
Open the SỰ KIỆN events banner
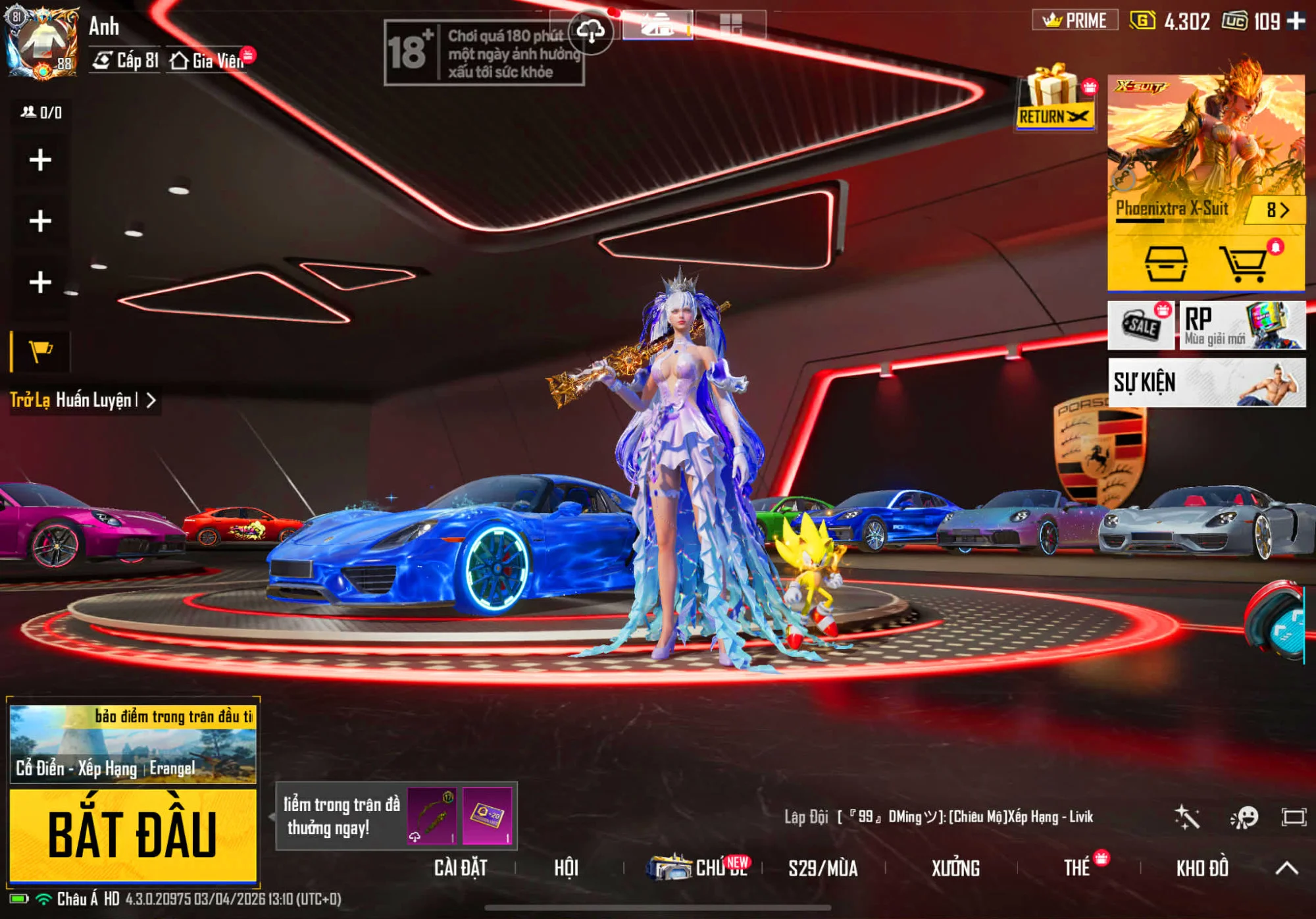(1206, 382)
